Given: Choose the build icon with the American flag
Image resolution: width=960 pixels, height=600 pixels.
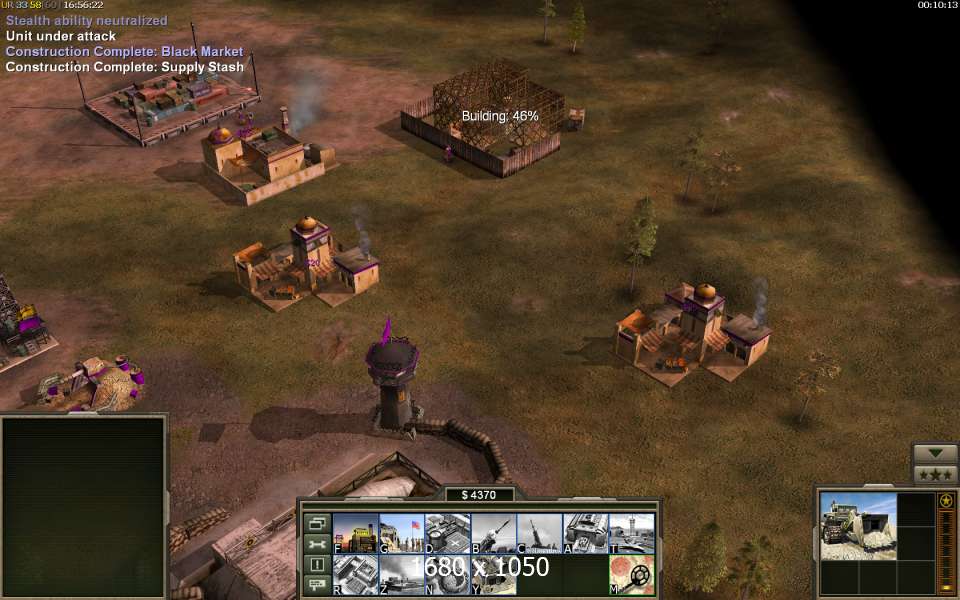Looking at the screenshot, I should (401, 533).
